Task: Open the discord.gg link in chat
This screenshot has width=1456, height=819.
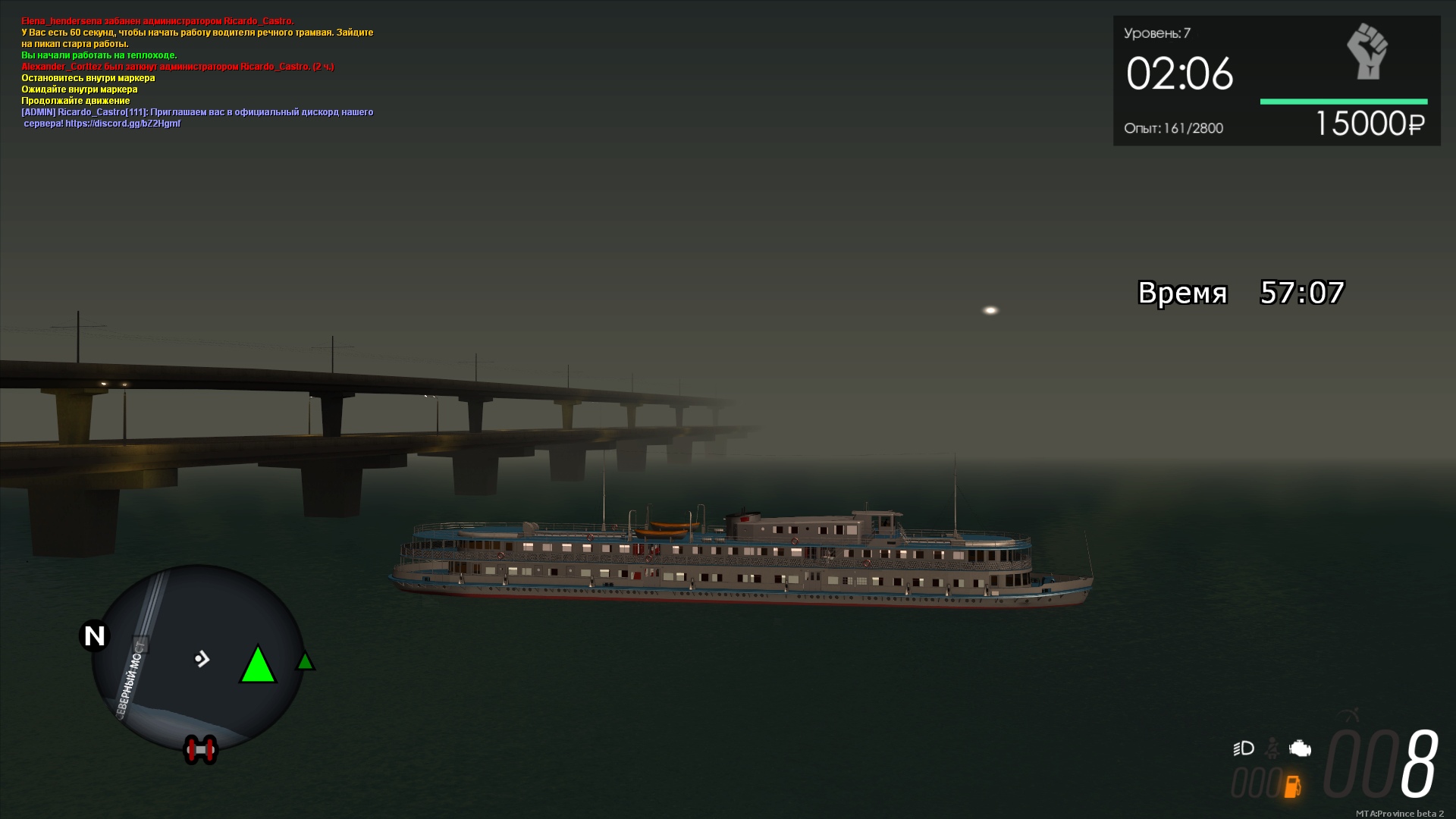Action: click(x=123, y=124)
